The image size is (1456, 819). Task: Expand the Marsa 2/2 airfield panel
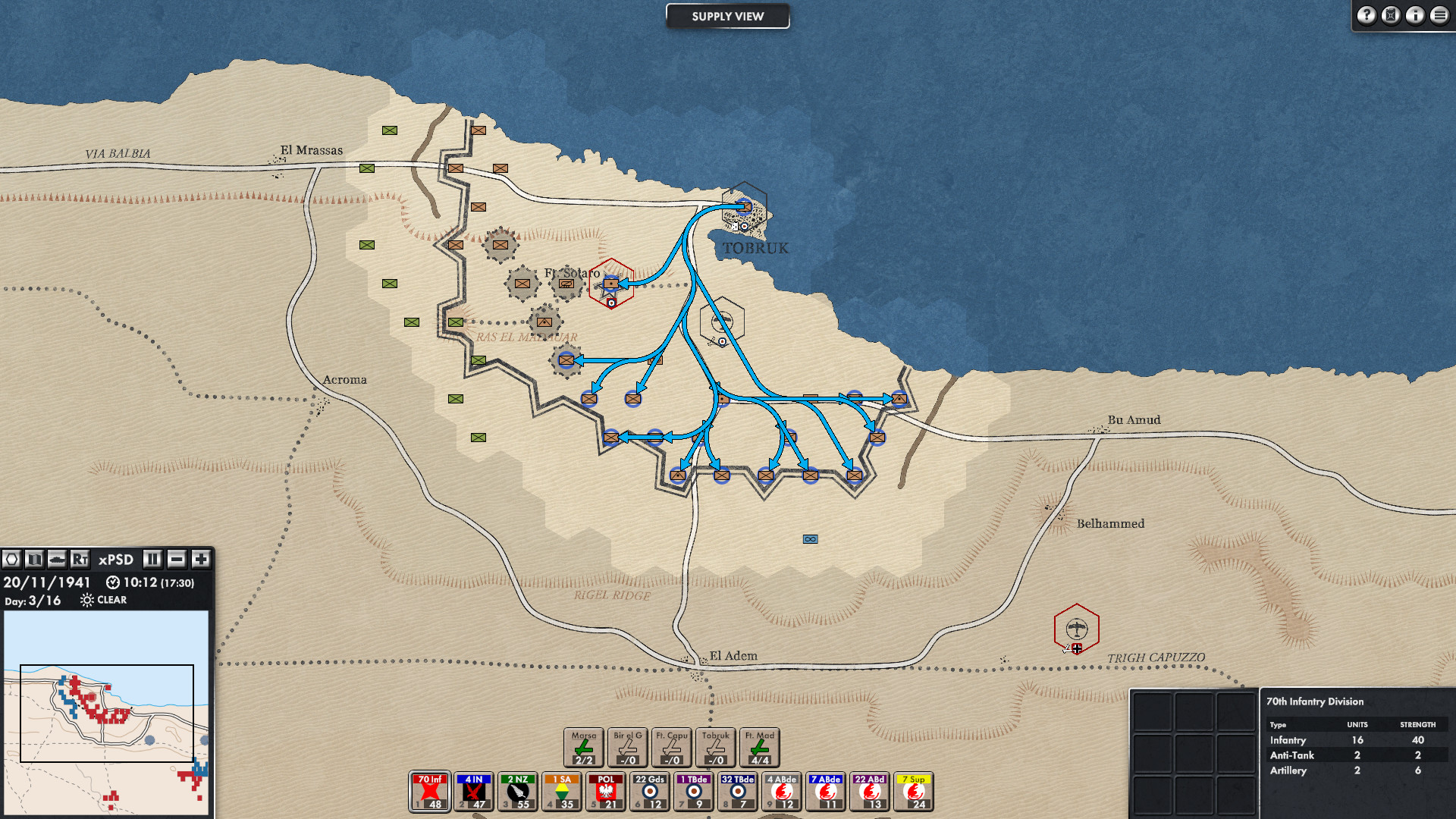585,747
